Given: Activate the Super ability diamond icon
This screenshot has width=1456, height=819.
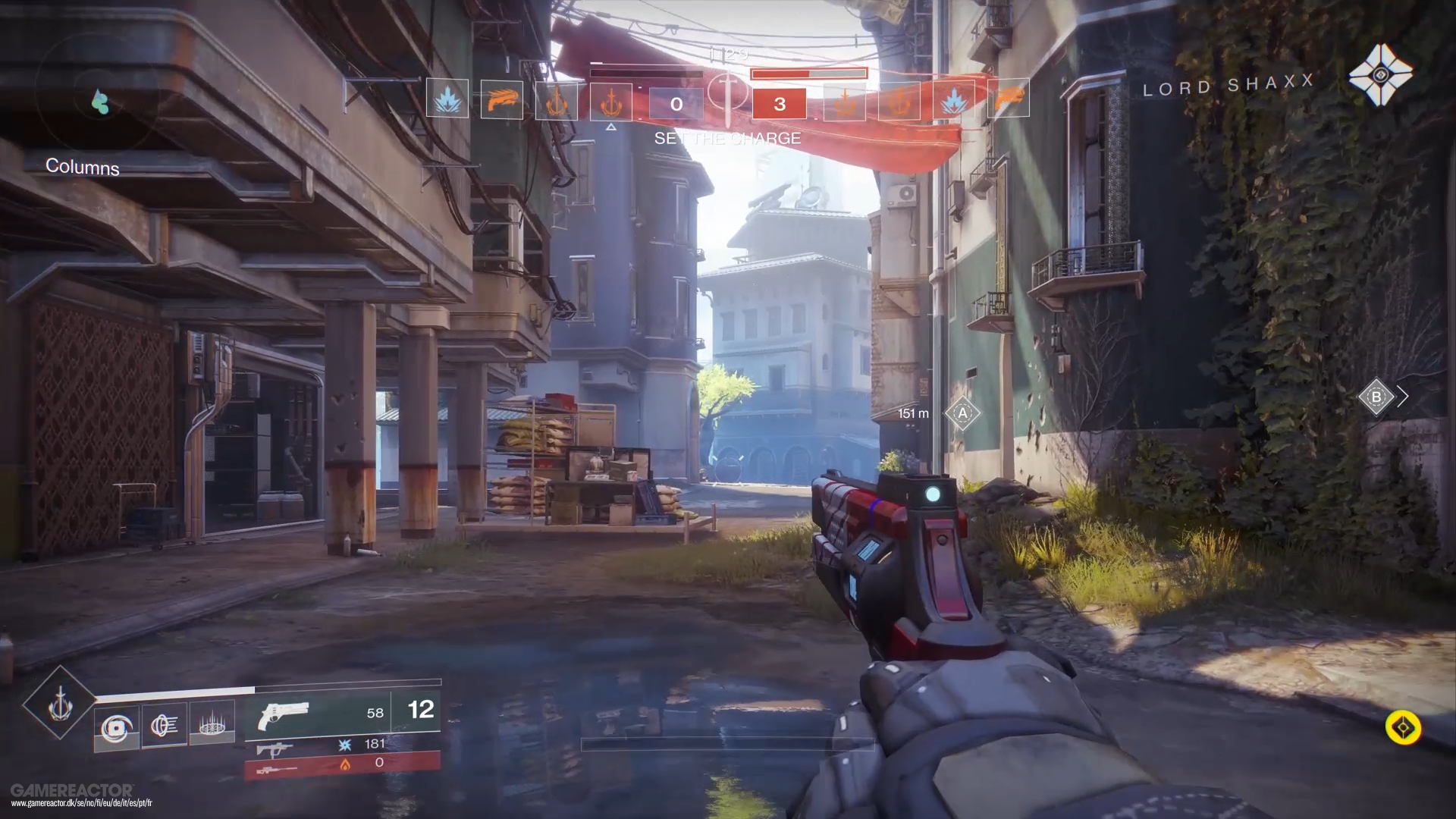Looking at the screenshot, I should (x=60, y=704).
